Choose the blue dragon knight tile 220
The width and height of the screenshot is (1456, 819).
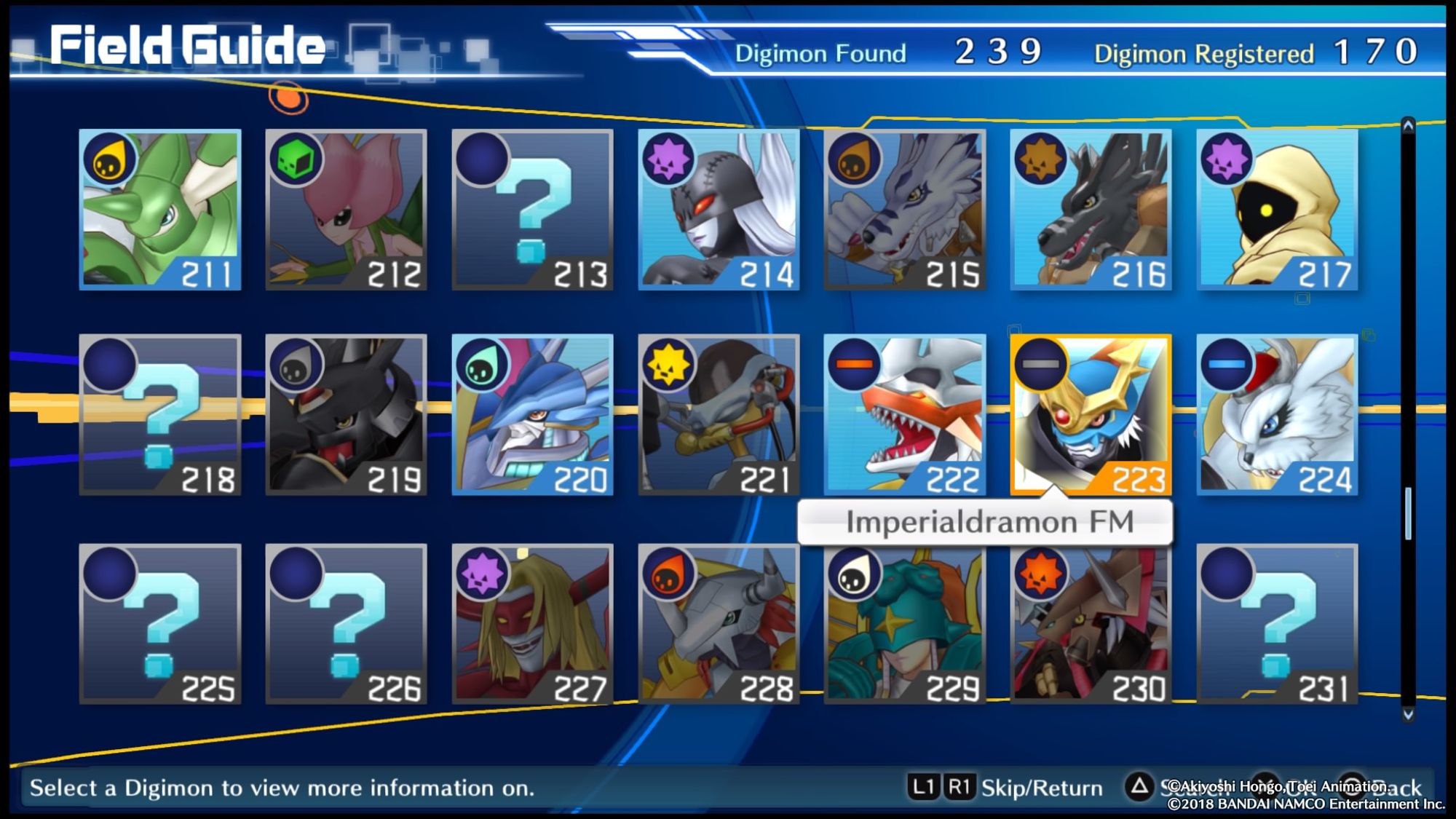533,415
